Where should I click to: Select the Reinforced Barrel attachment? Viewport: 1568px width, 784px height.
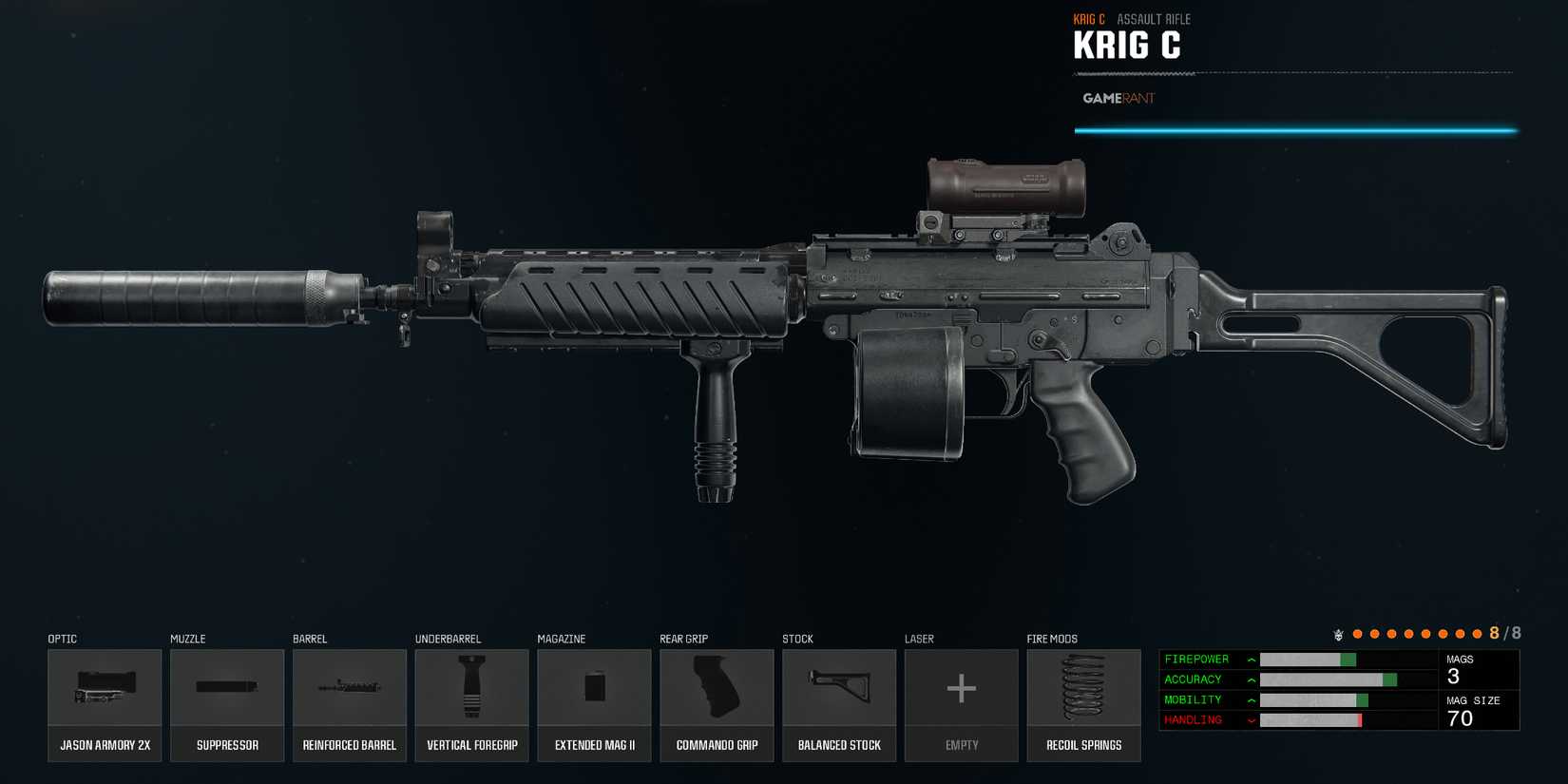point(349,694)
